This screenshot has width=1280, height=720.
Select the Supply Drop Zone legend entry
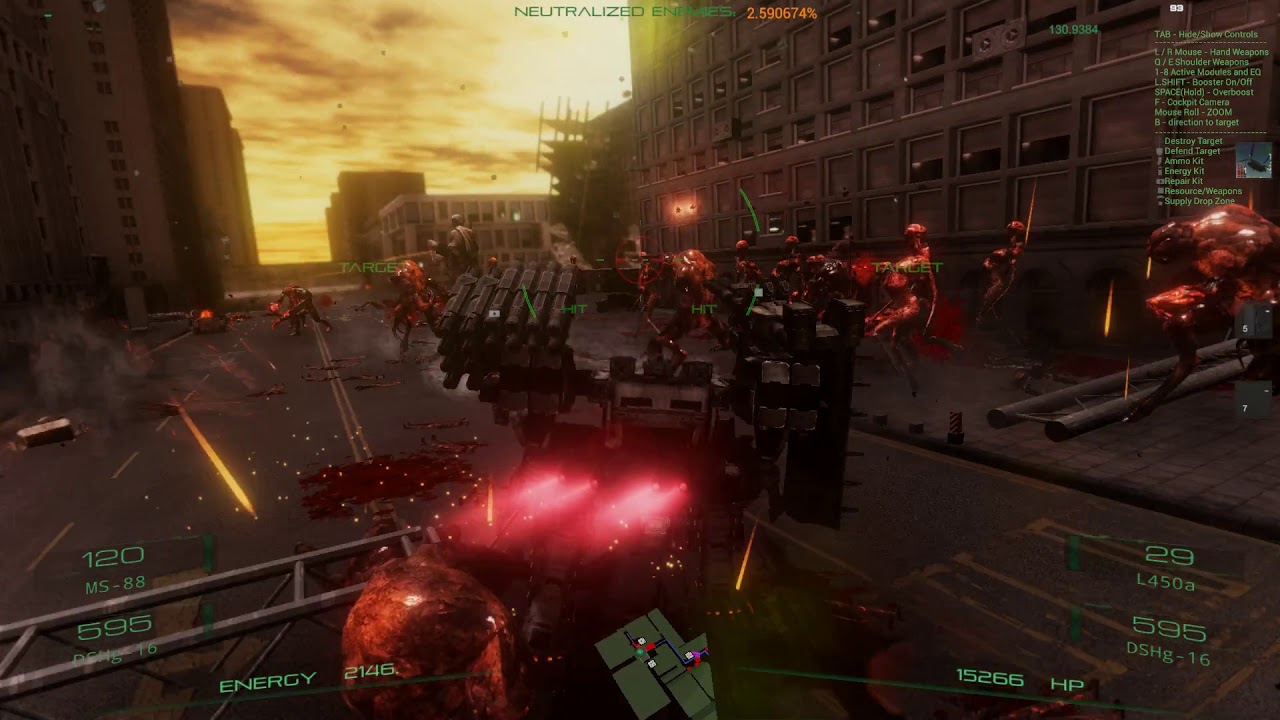coord(1199,201)
